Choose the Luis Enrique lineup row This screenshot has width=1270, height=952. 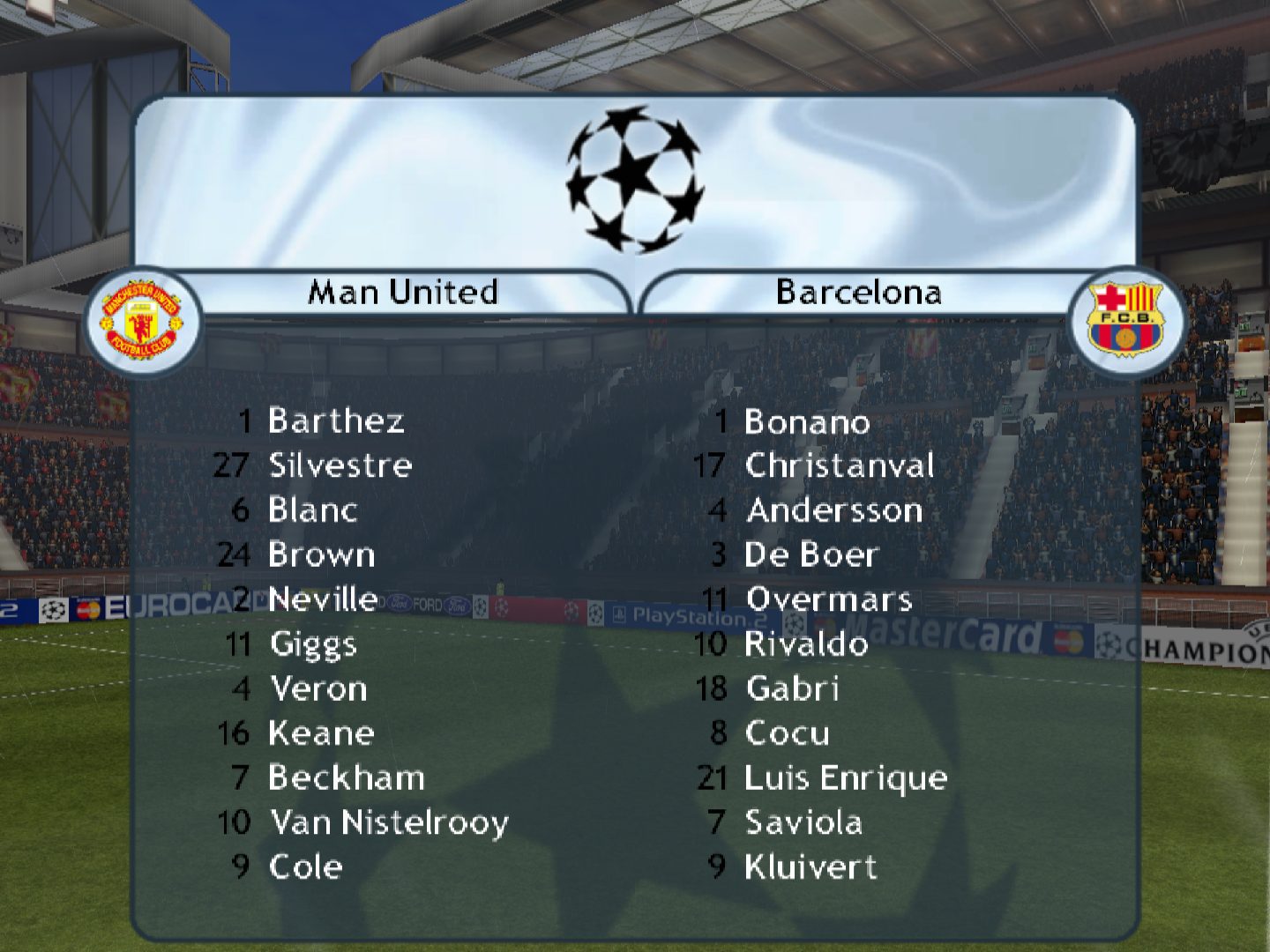[846, 778]
